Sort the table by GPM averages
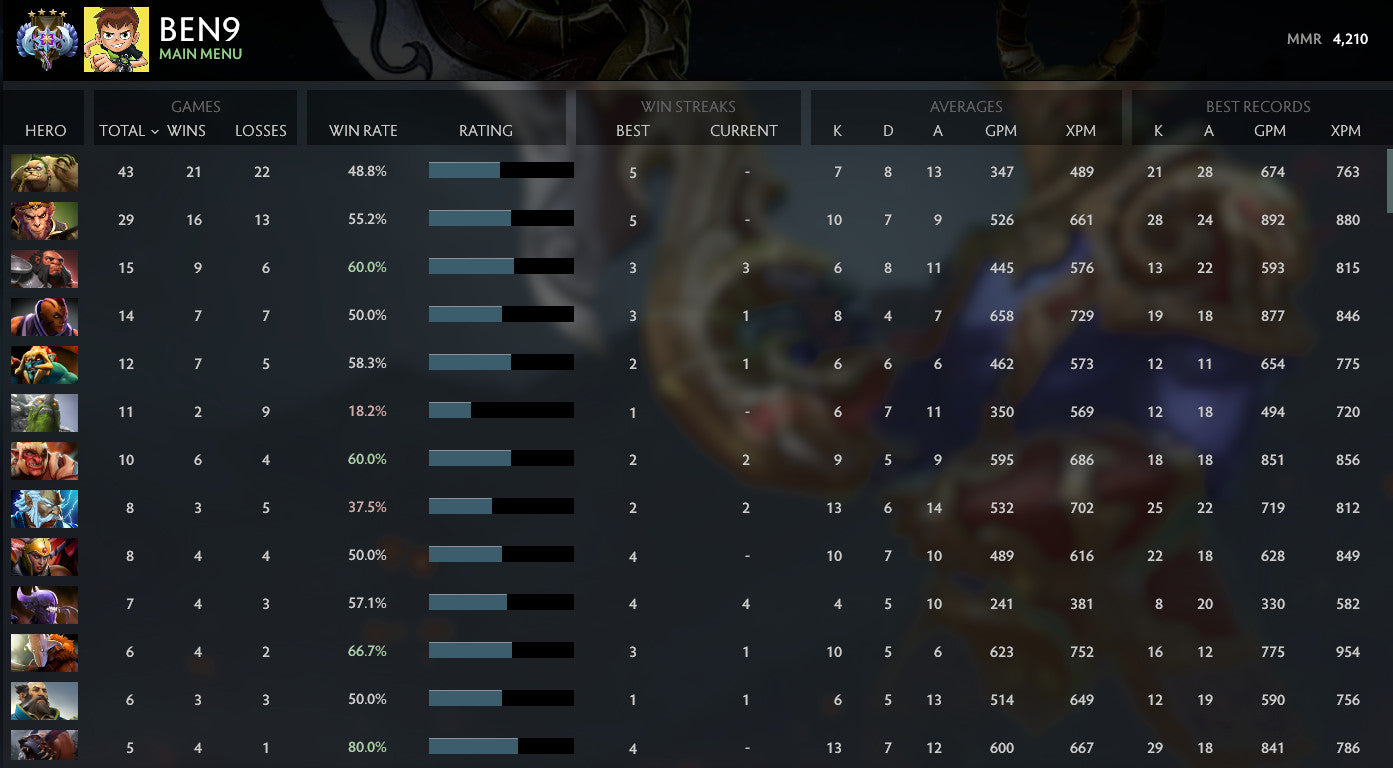Screen dimensions: 1393x768 click(x=1001, y=130)
